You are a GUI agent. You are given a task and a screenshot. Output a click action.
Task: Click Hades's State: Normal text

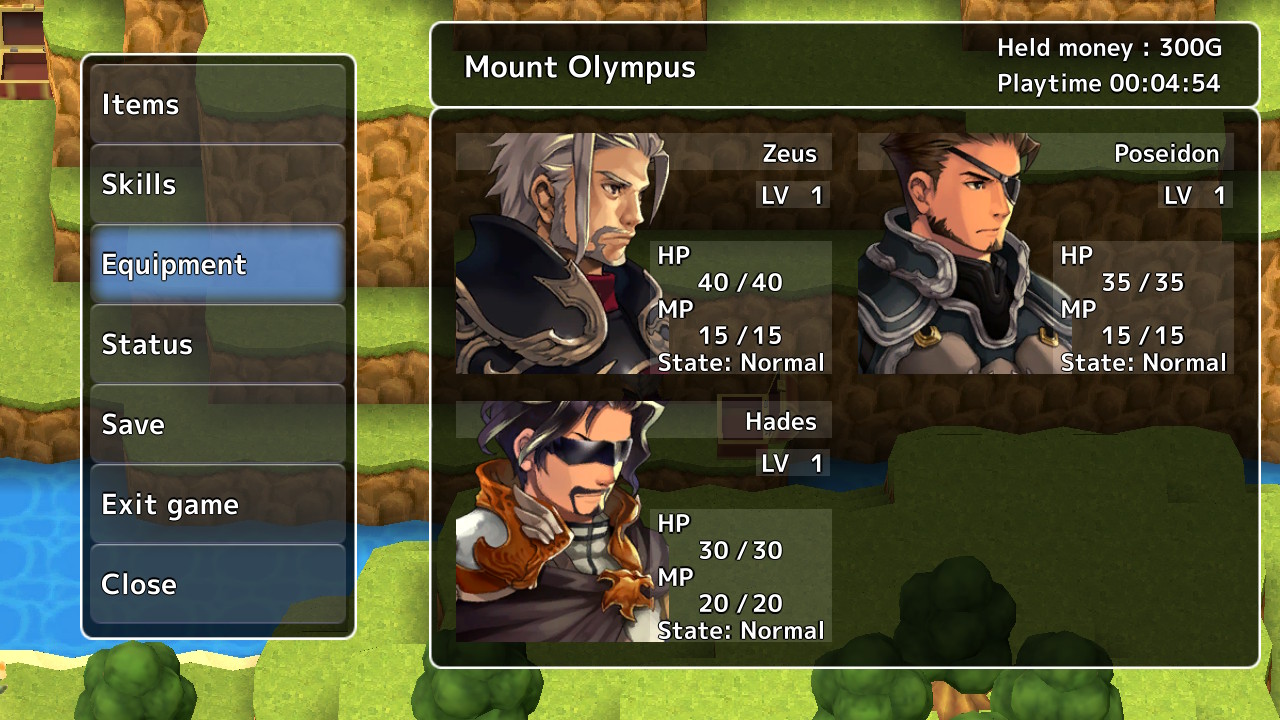[x=738, y=630]
